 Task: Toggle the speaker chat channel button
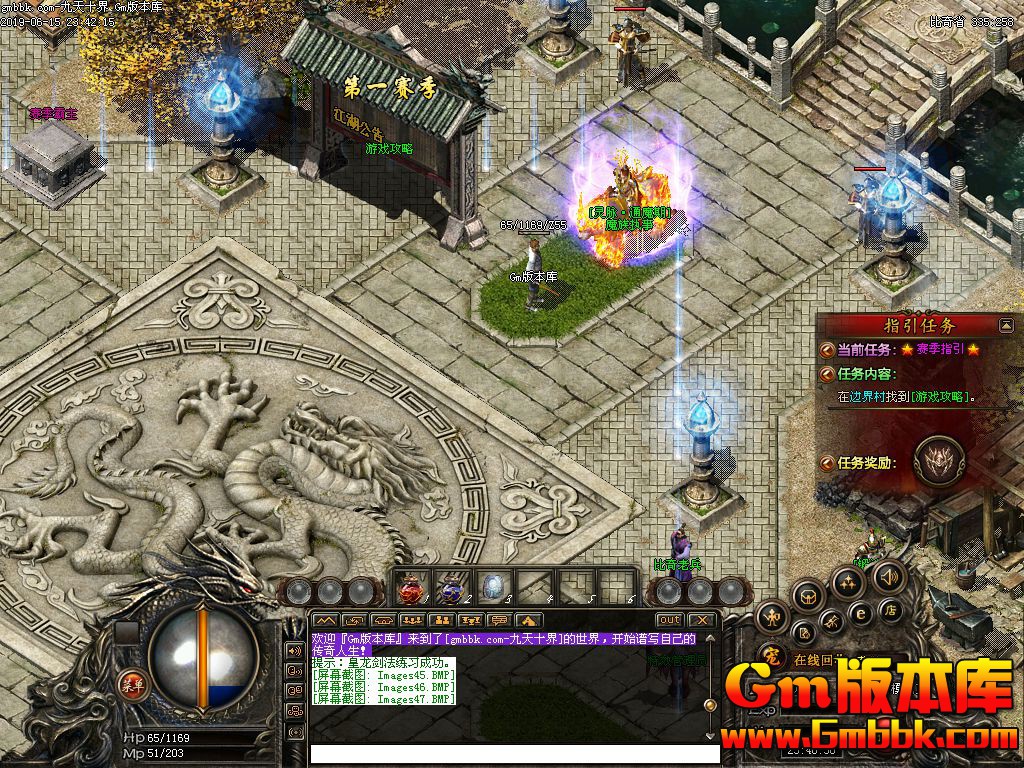coord(294,650)
